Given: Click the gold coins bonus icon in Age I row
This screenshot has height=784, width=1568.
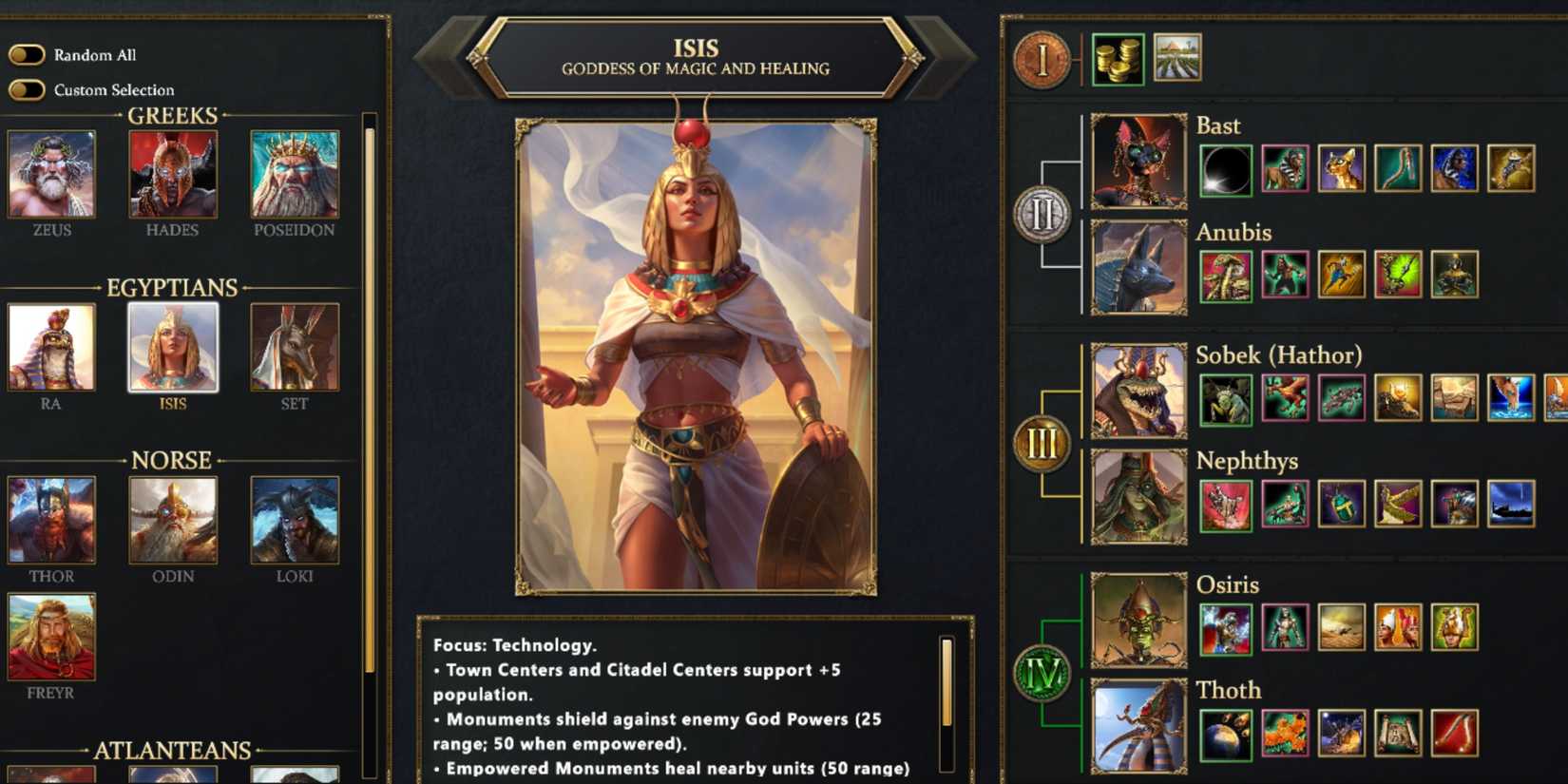Looking at the screenshot, I should pyautogui.click(x=1119, y=57).
